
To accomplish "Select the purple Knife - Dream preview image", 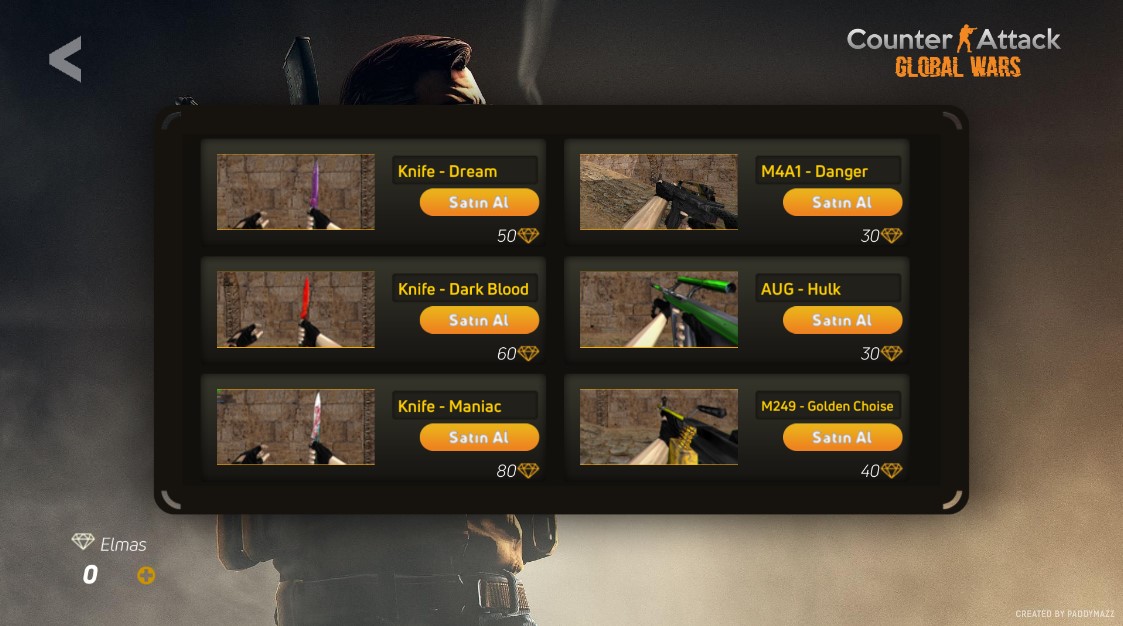I will point(296,192).
